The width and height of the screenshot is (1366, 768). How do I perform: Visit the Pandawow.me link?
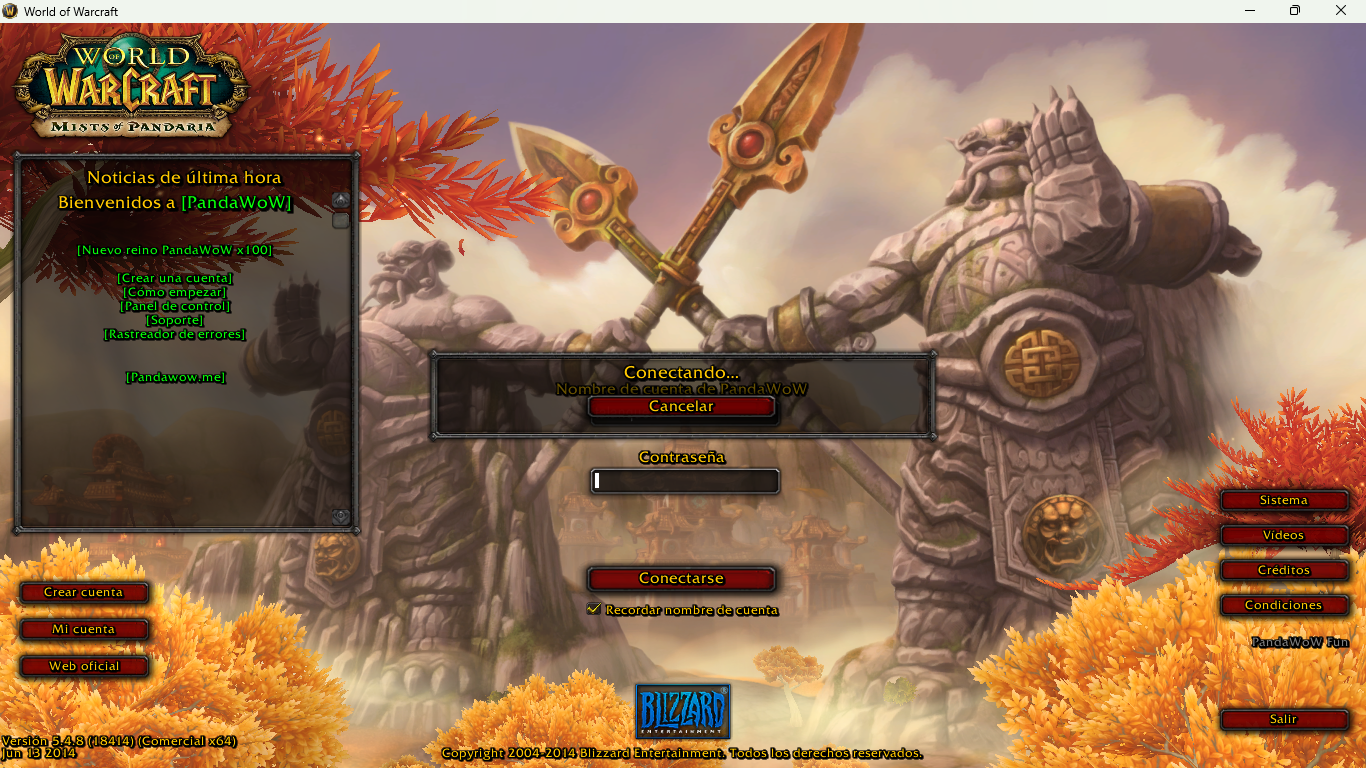tap(175, 377)
